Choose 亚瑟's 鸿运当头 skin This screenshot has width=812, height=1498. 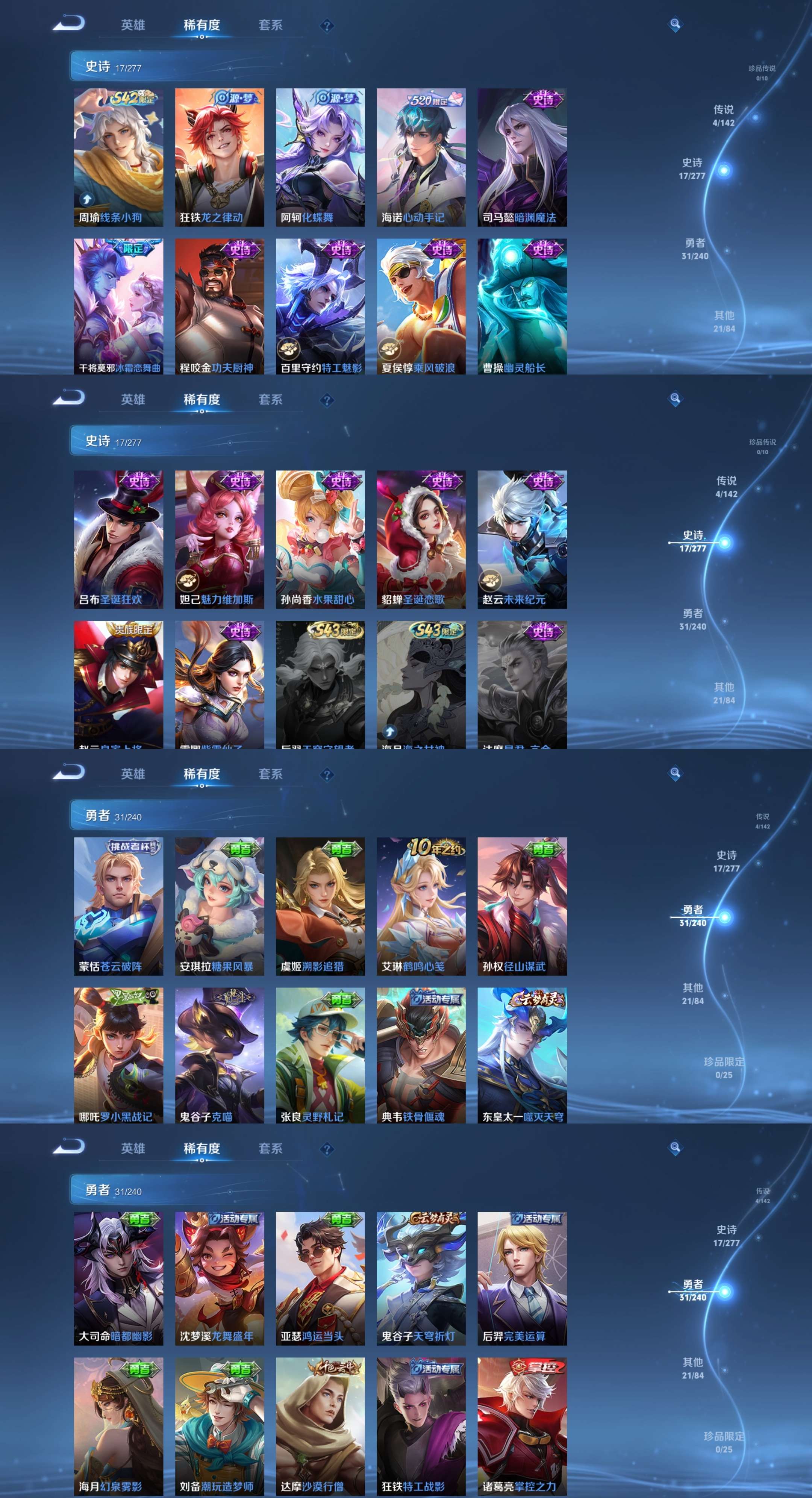coord(320,1278)
